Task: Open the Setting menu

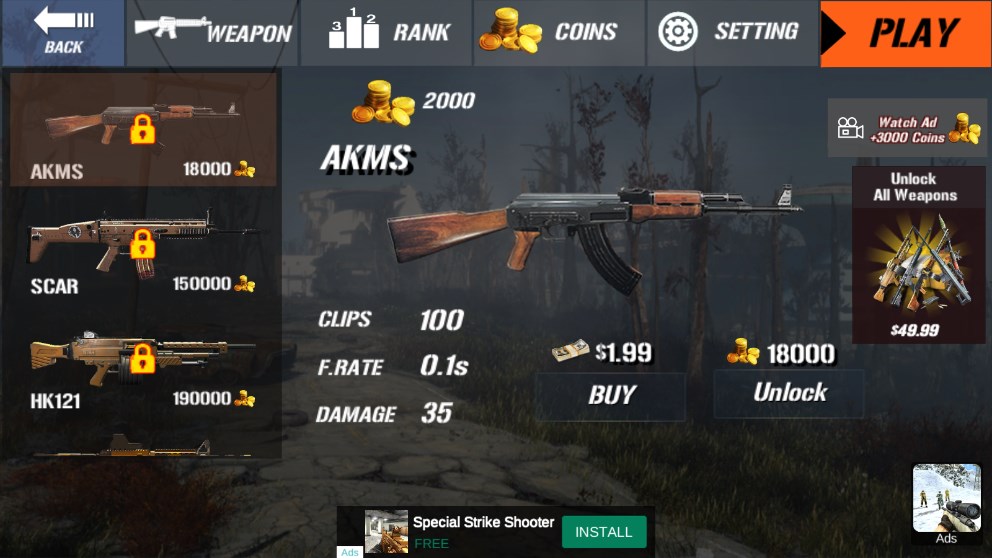Action: pos(730,33)
